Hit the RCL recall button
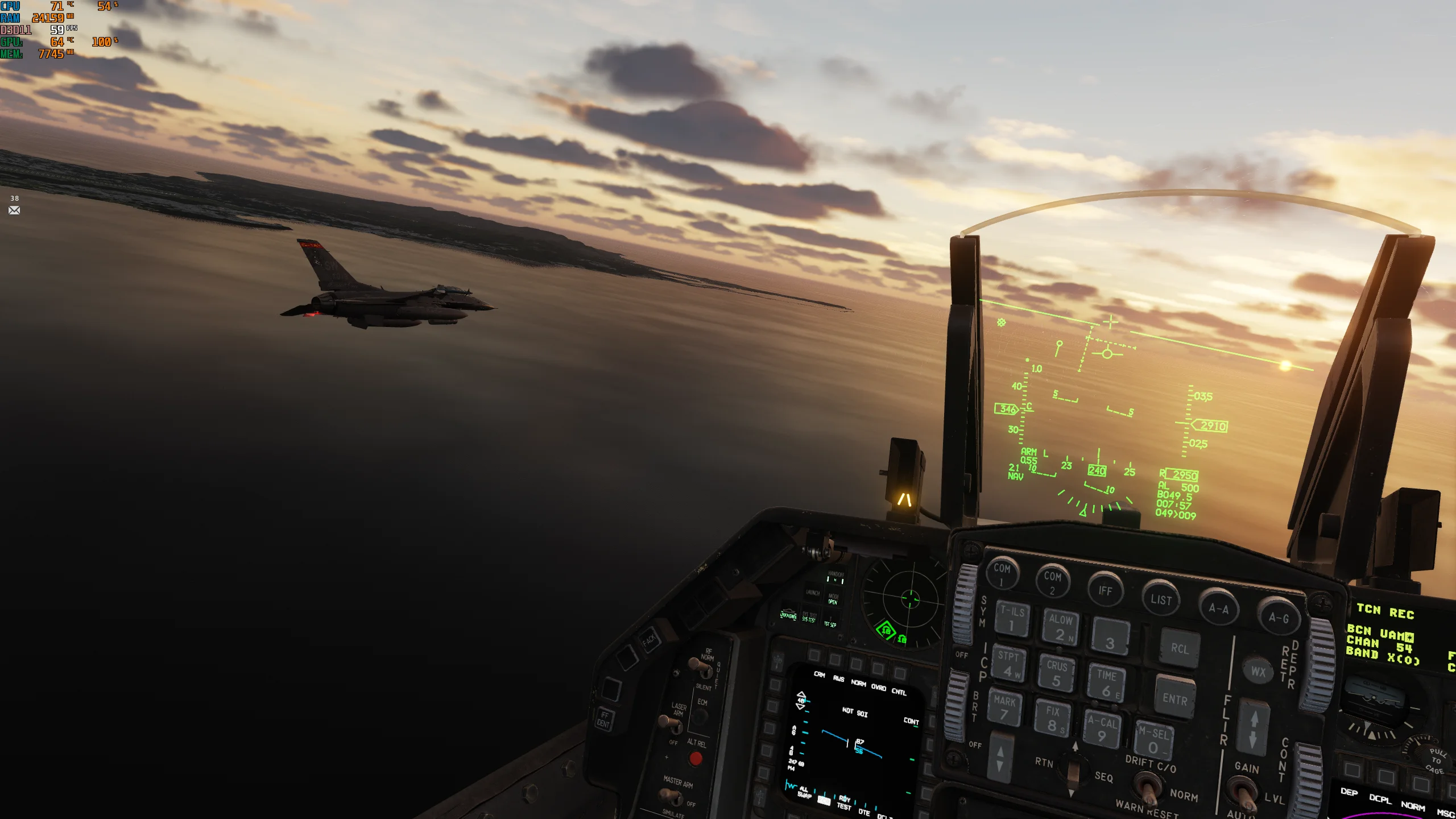1456x819 pixels. coord(1180,648)
